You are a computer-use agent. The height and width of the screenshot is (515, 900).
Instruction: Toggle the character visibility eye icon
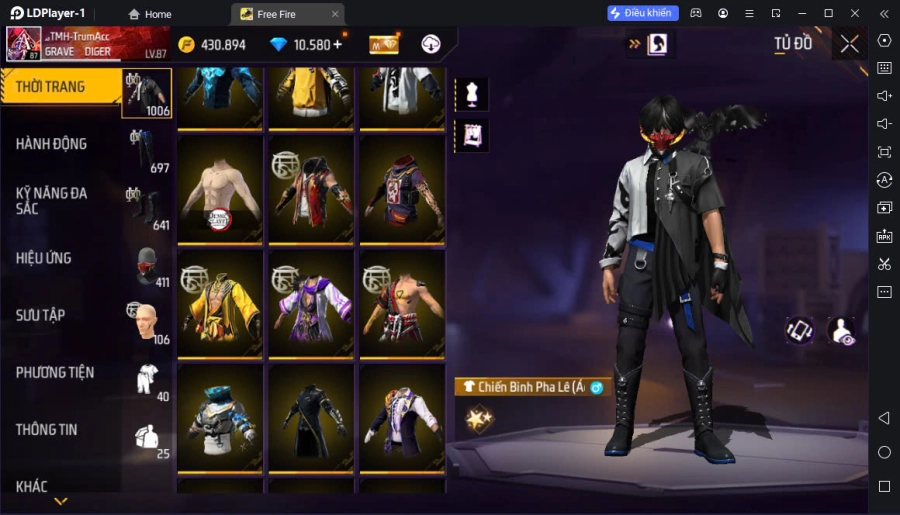(842, 332)
